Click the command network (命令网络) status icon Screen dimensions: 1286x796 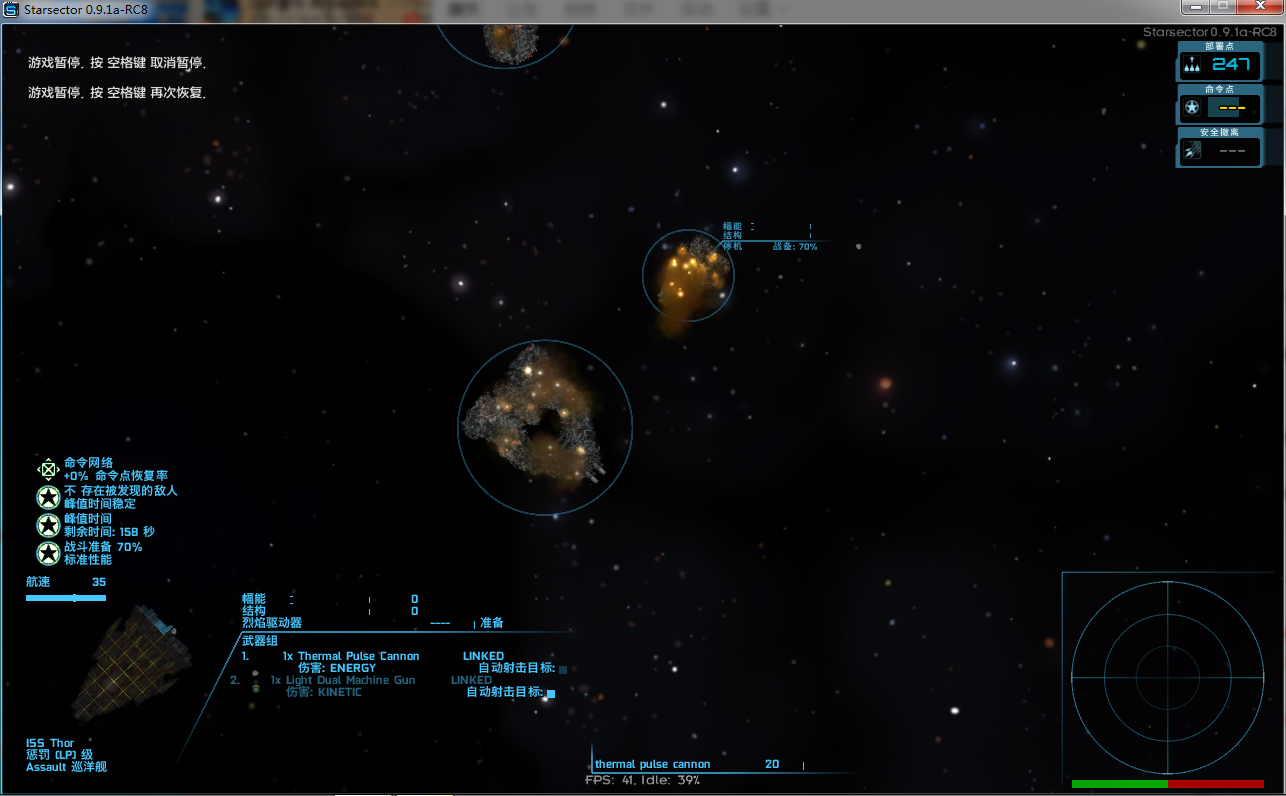[48, 469]
